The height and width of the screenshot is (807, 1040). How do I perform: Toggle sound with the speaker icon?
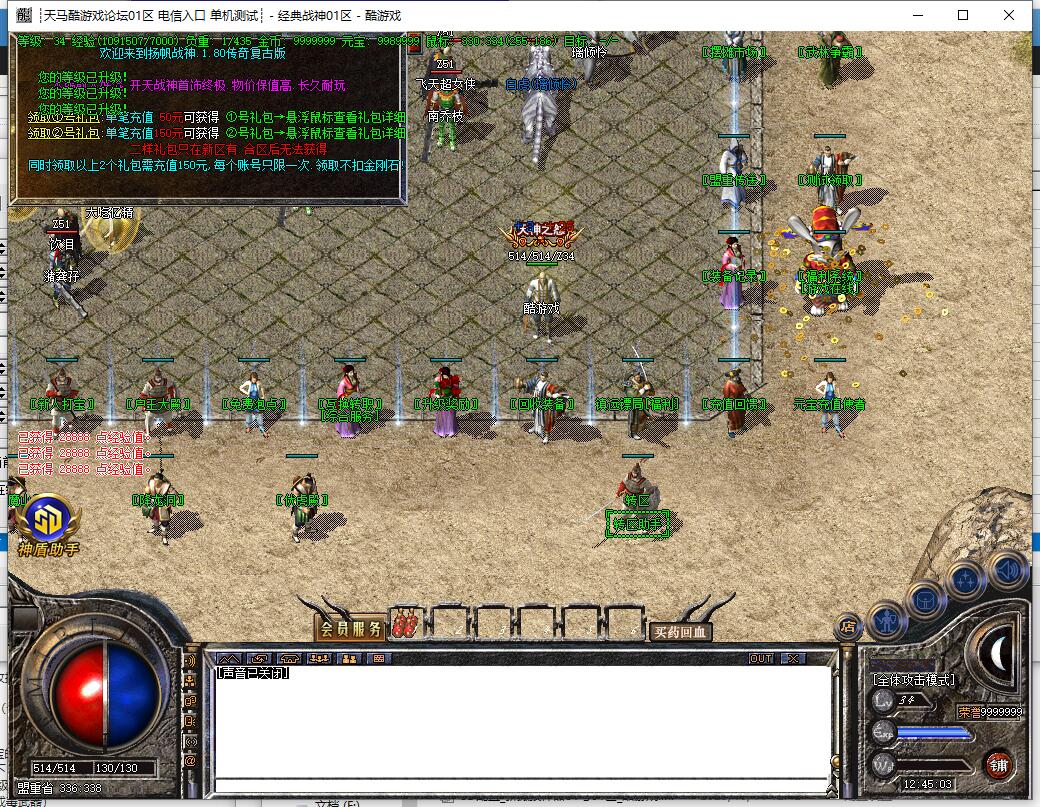[1007, 571]
